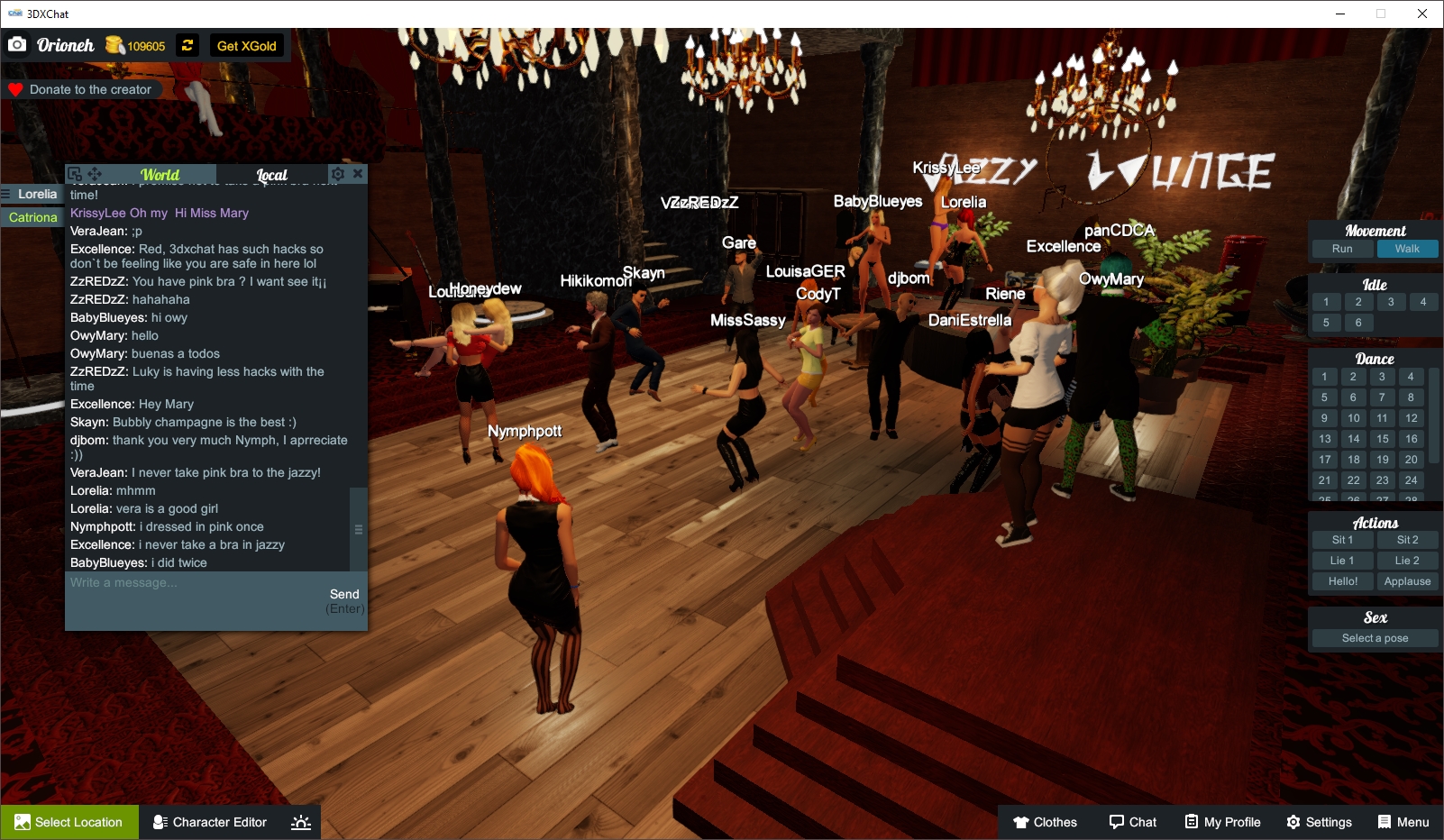Click the camera screenshot icon next to Orioneh
Screen dimensions: 1444x840
coord(16,43)
